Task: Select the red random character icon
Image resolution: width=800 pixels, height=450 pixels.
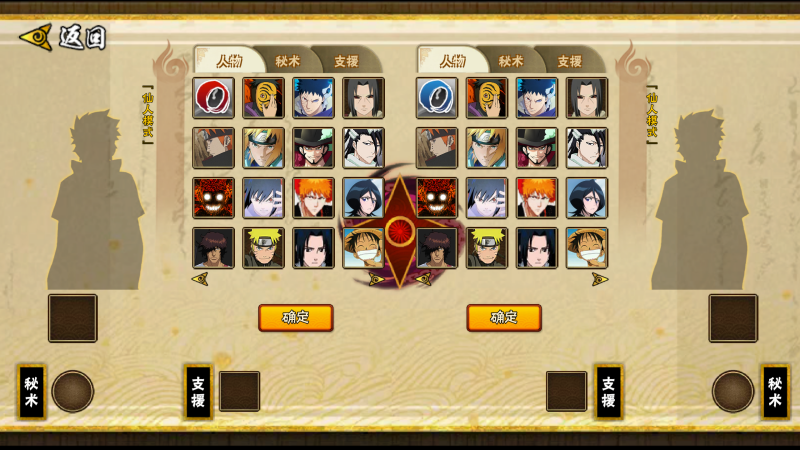Action: point(213,98)
